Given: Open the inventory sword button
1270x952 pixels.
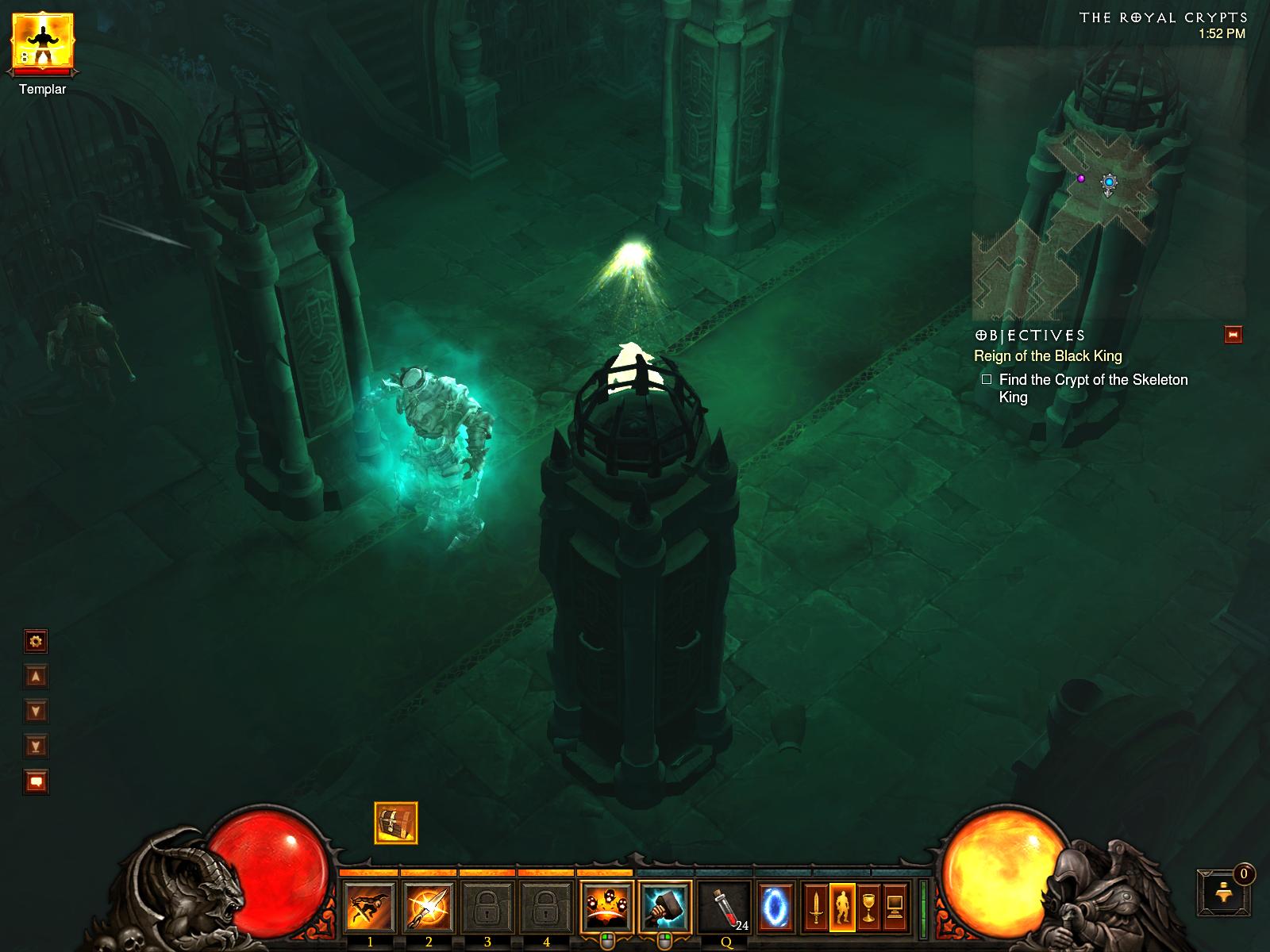Looking at the screenshot, I should click(815, 908).
